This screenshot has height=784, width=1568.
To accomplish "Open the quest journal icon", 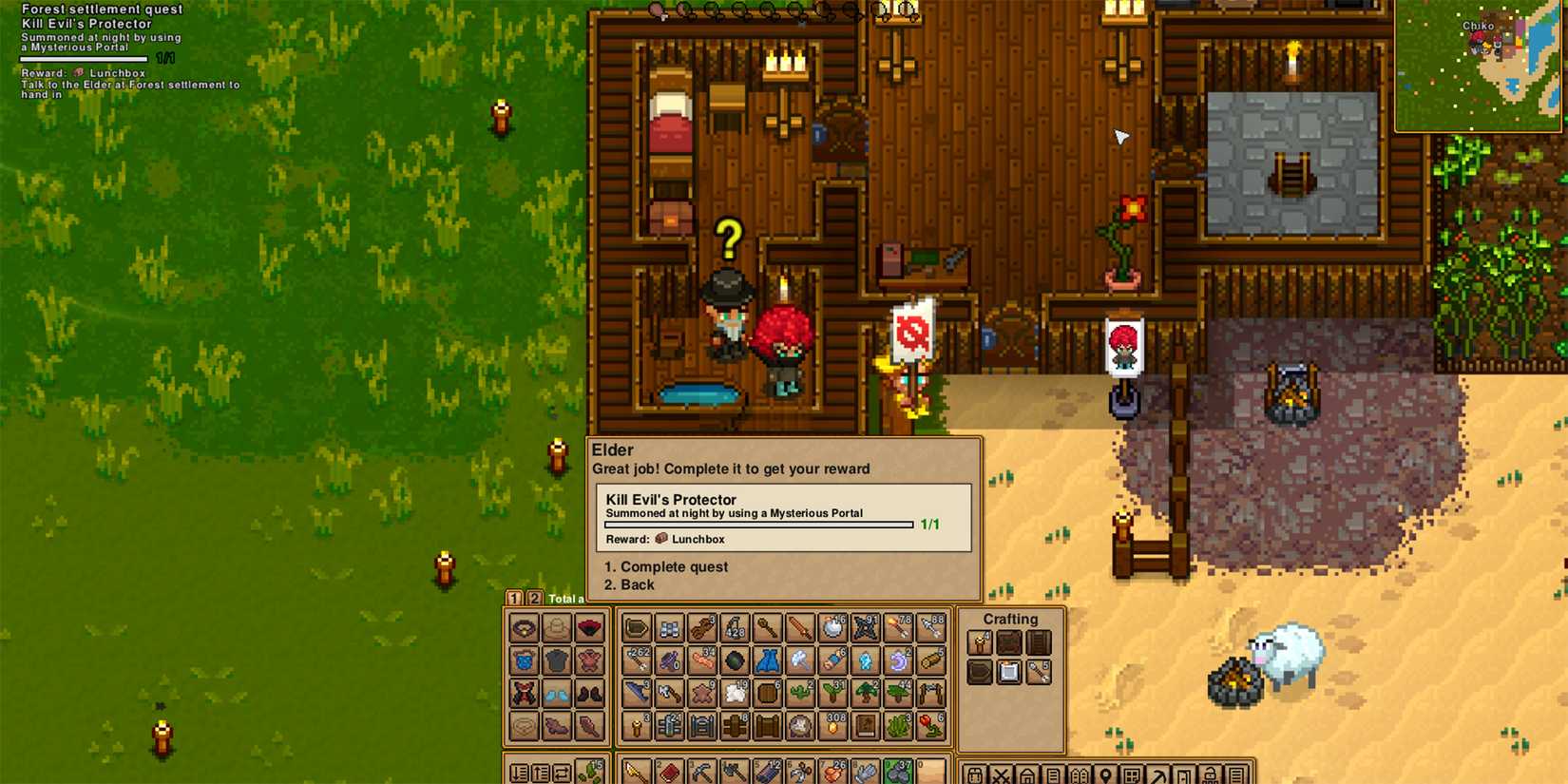I will coord(1053,772).
